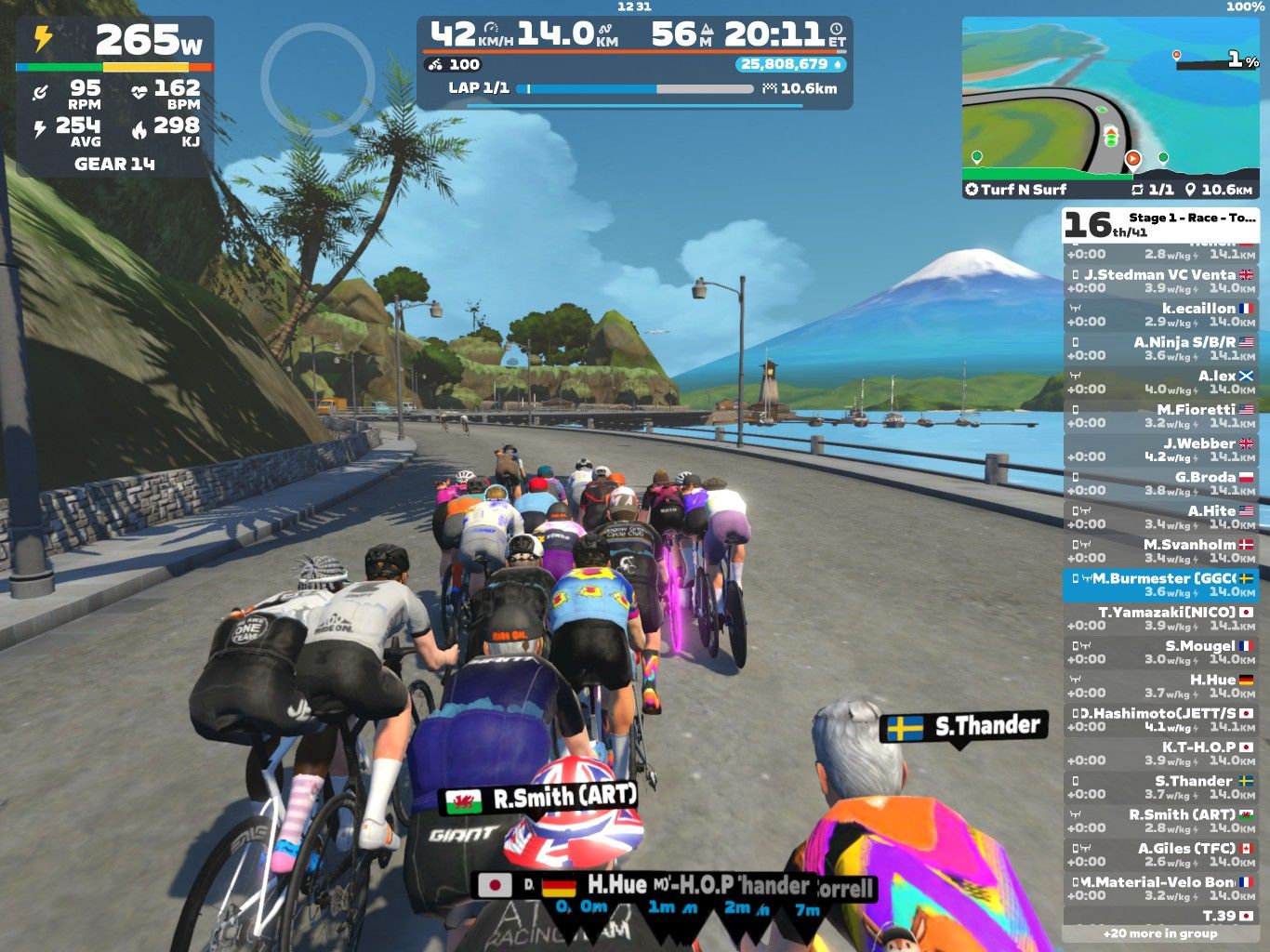Activate the empty power-up ring
Viewport: 1270px width, 952px height.
(317, 80)
